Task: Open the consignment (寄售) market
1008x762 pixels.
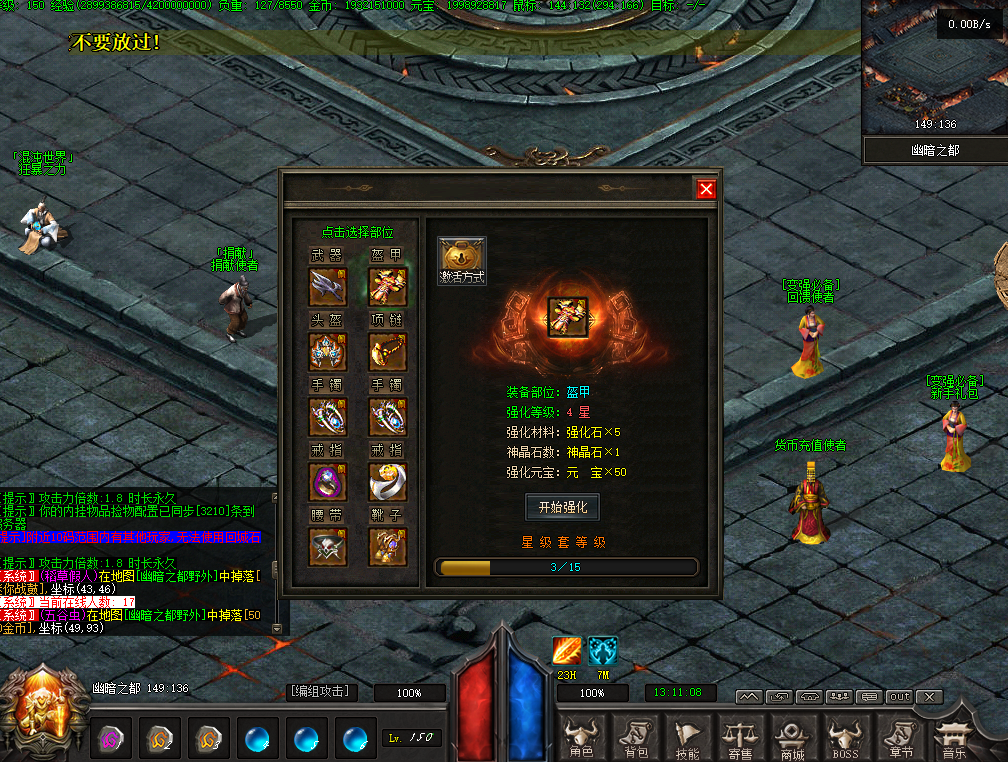Action: [x=740, y=739]
